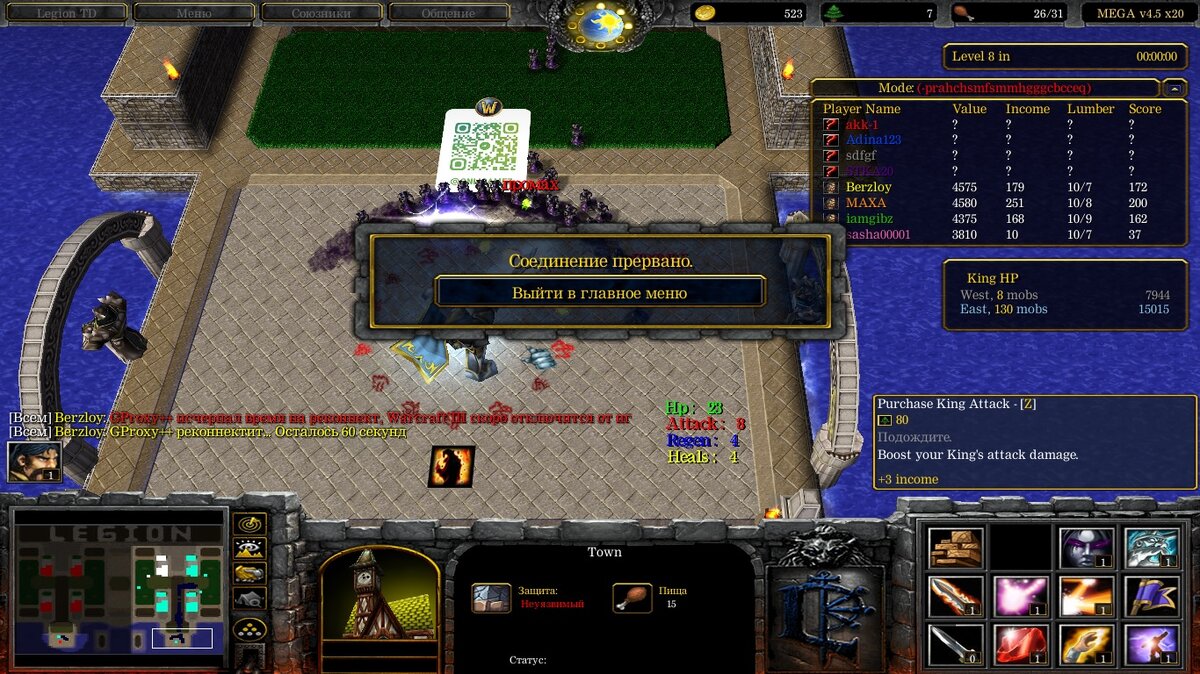Viewport: 1200px width, 674px height.
Task: Choose the purple-eyed masked face ability
Action: (1086, 548)
